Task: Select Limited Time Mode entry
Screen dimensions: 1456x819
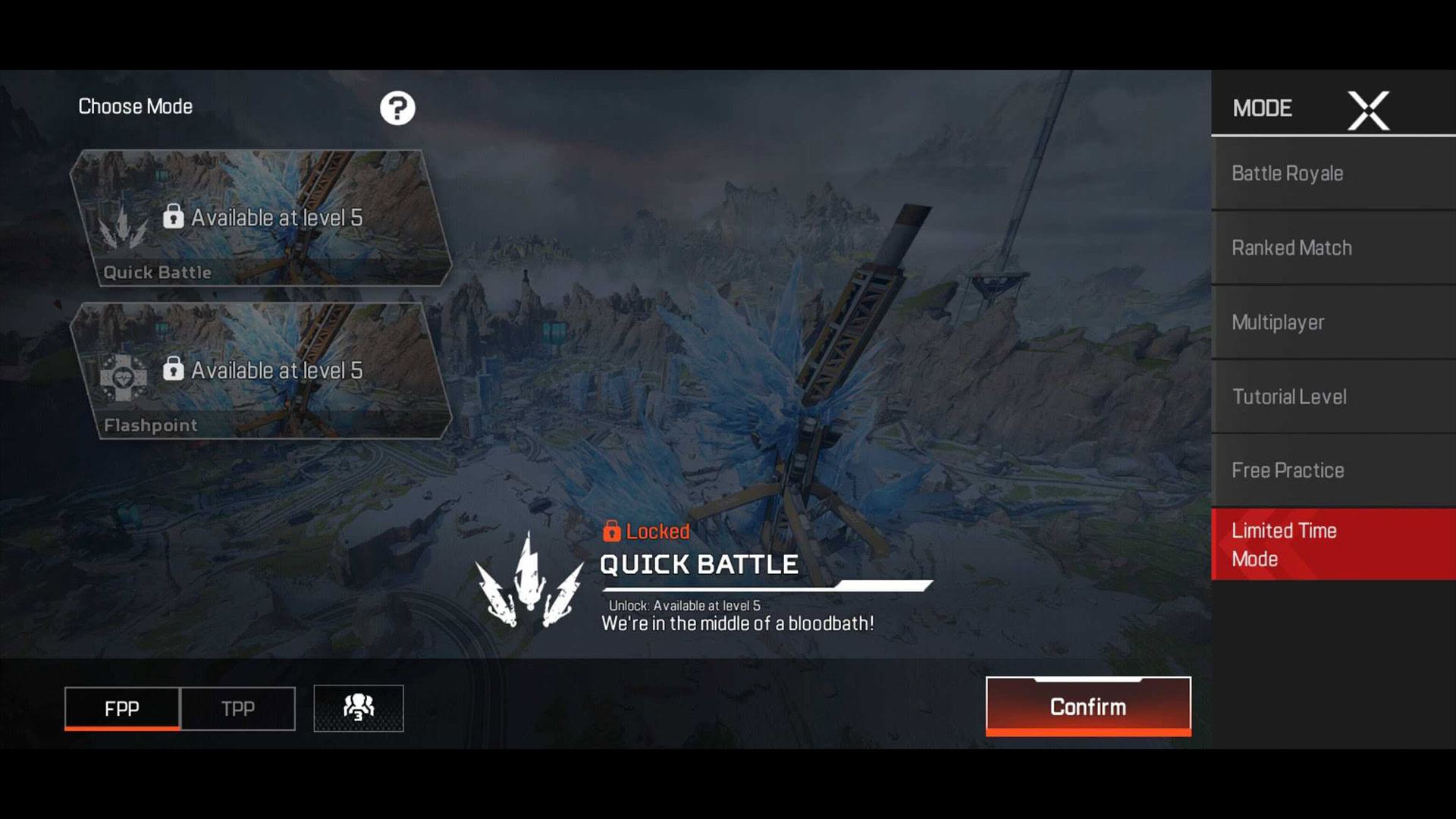Action: [x=1333, y=544]
